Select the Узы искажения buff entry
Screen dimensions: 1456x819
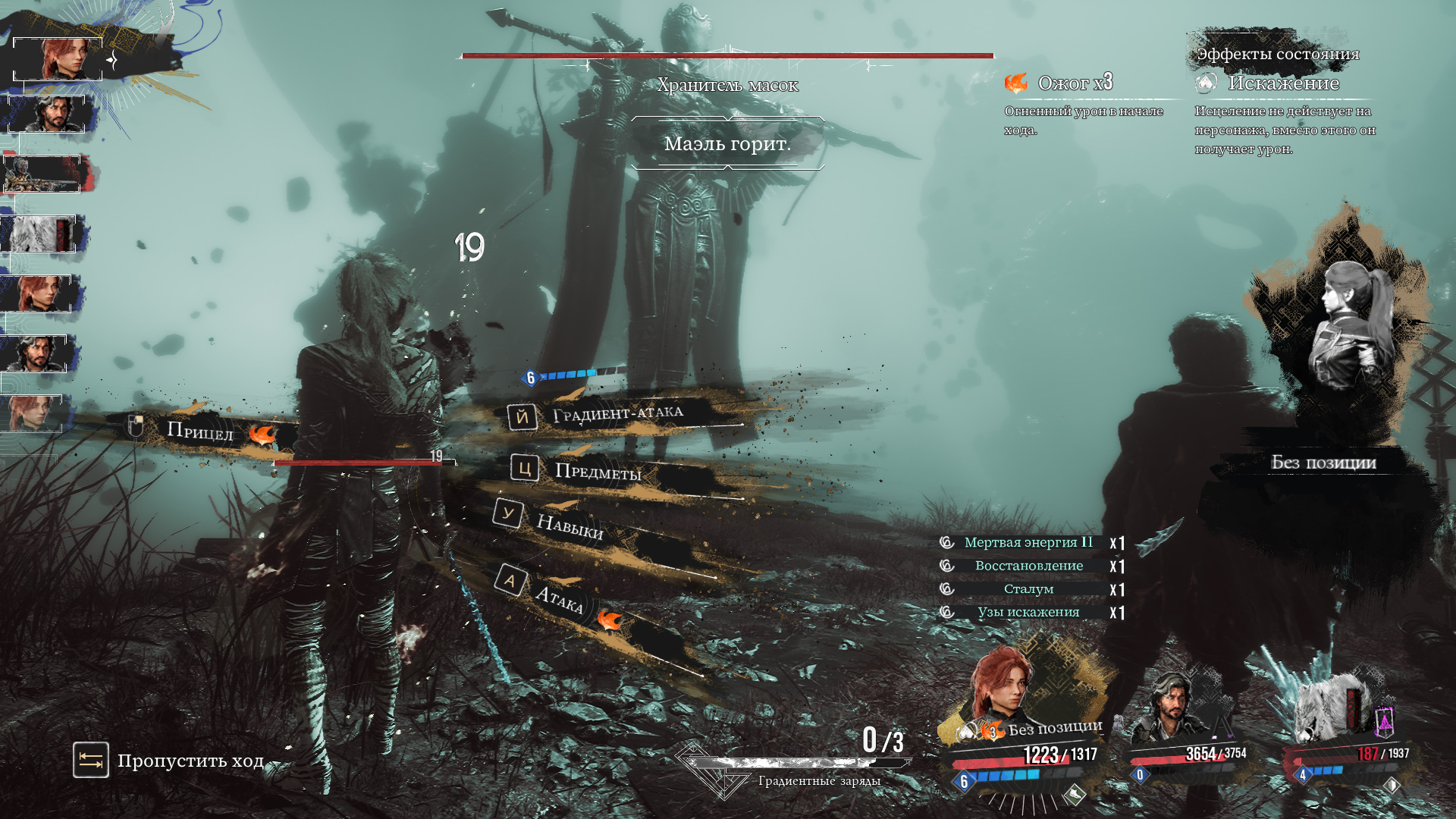(x=1028, y=613)
